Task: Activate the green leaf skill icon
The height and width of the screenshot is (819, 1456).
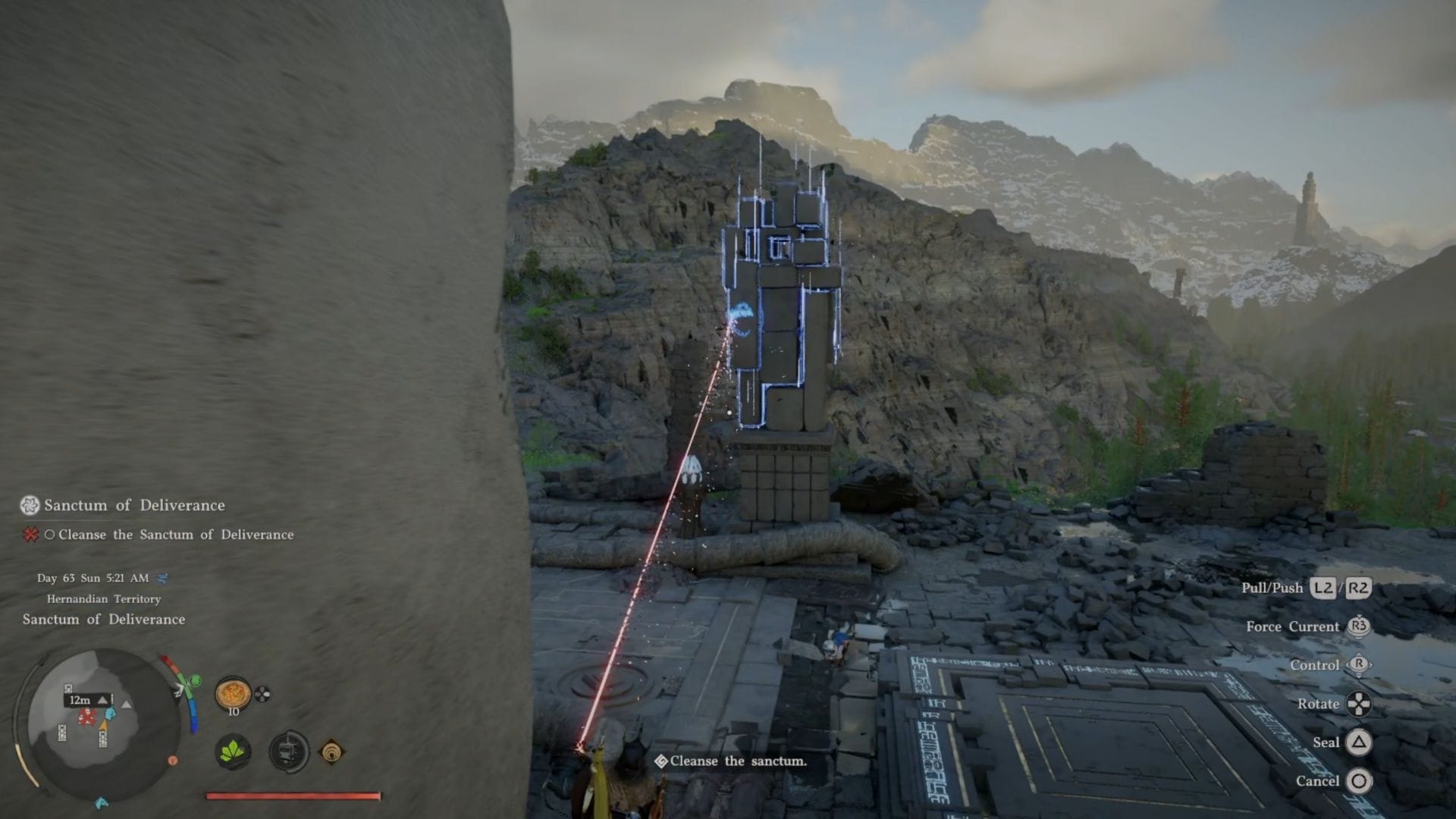Action: click(233, 752)
